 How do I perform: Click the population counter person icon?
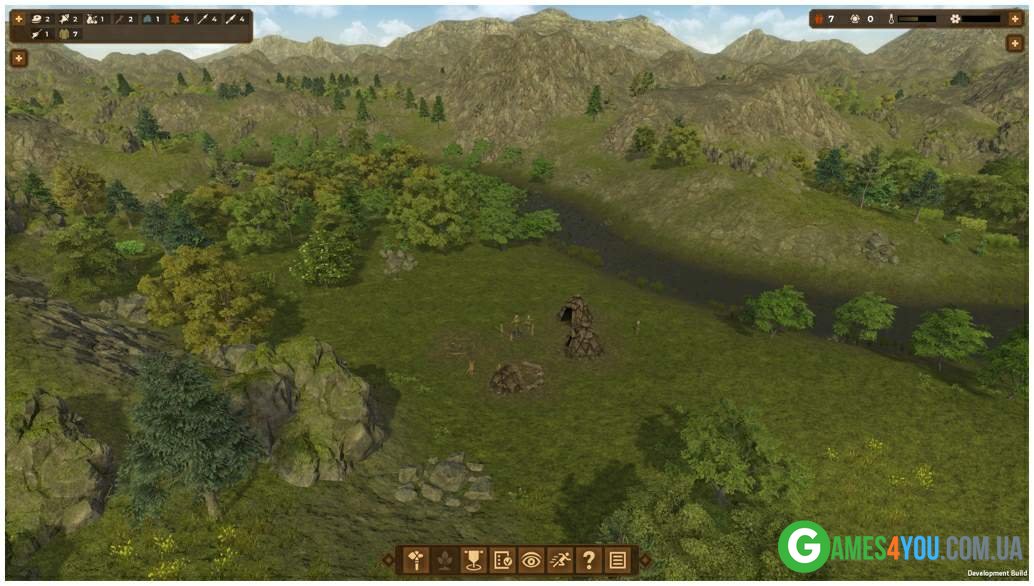(x=817, y=19)
